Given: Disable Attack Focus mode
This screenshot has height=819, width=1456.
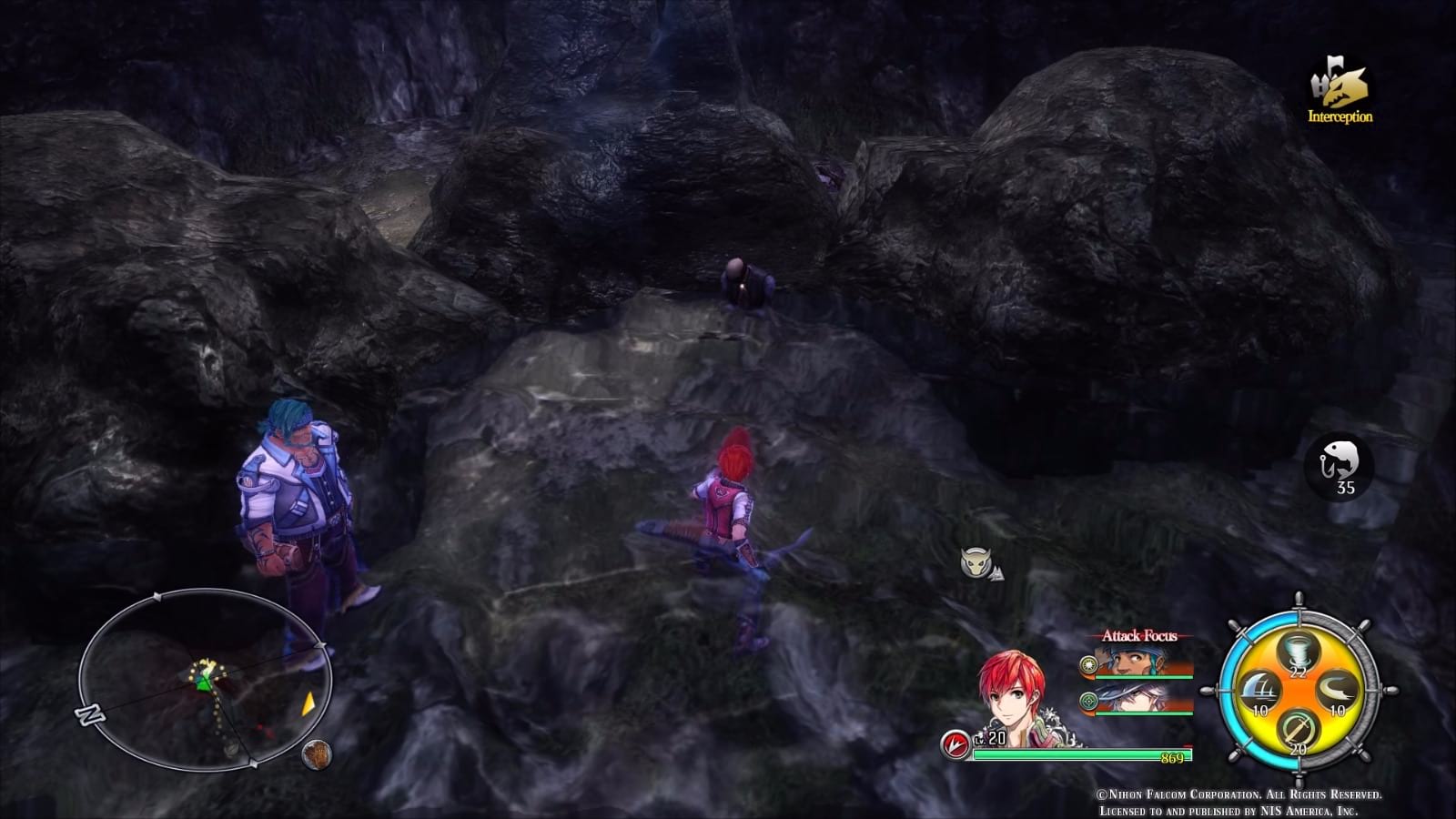Looking at the screenshot, I should point(1139,635).
